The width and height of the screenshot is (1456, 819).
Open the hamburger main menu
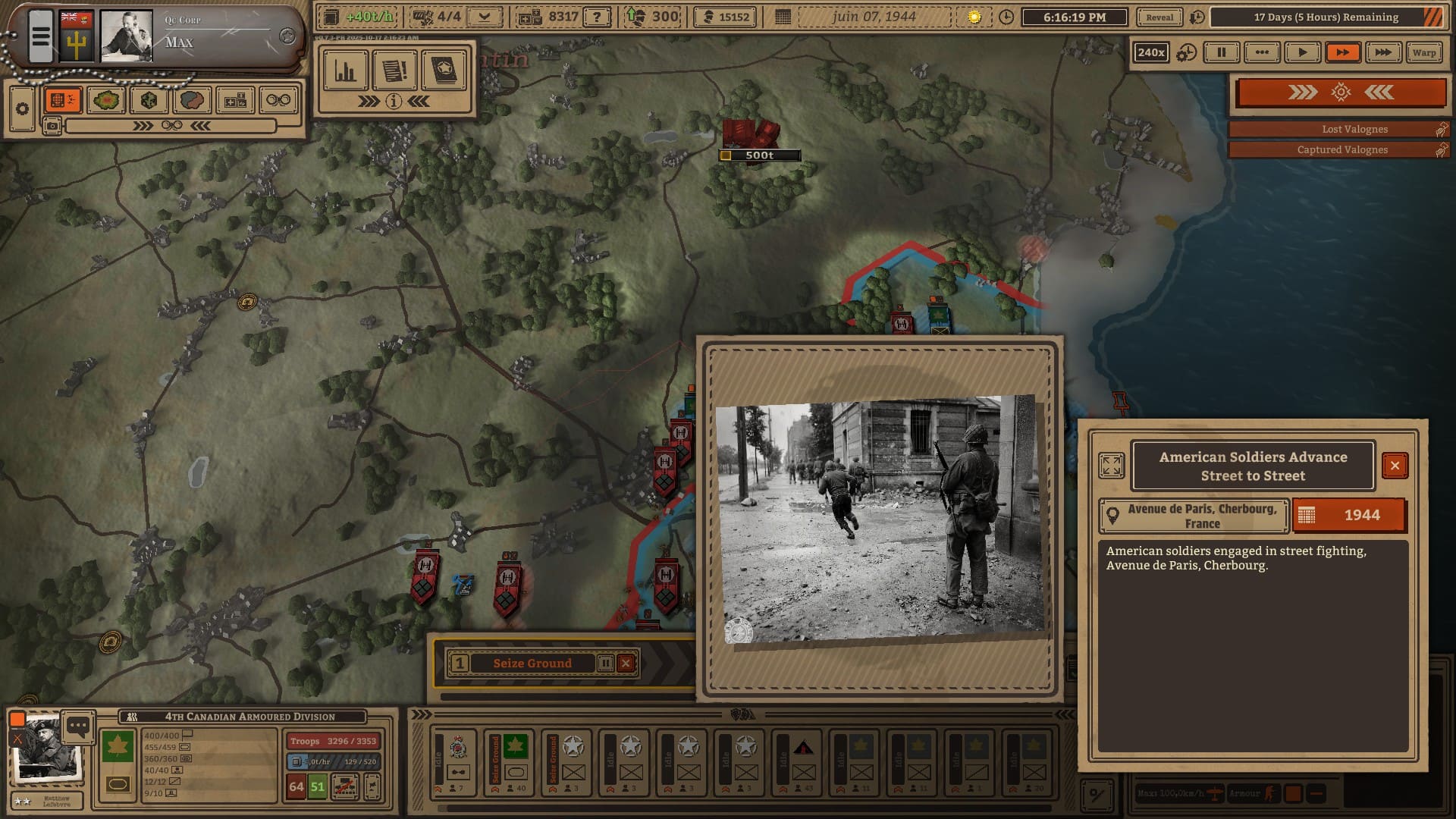[x=41, y=36]
